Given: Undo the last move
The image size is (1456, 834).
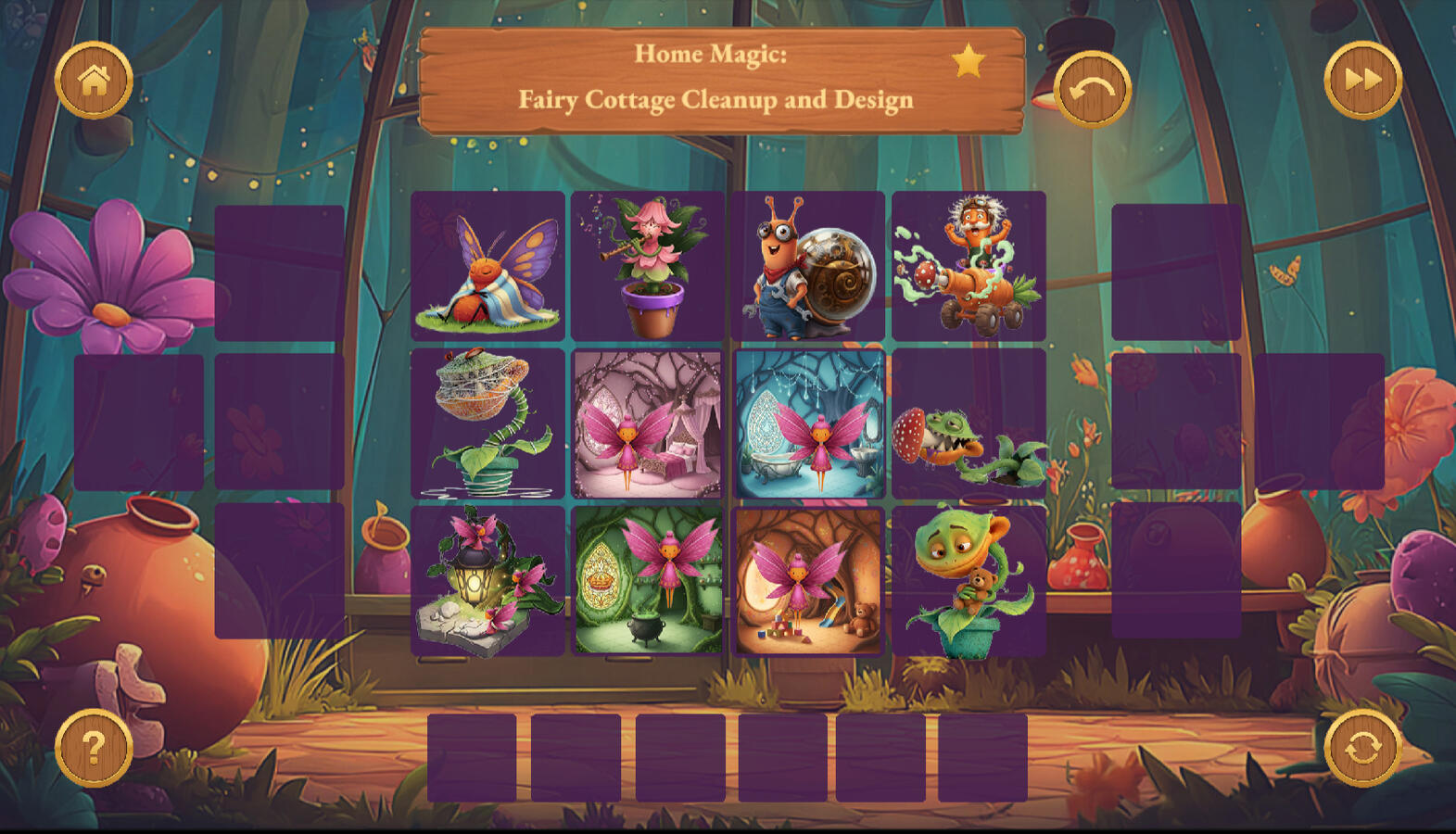Looking at the screenshot, I should [1092, 89].
